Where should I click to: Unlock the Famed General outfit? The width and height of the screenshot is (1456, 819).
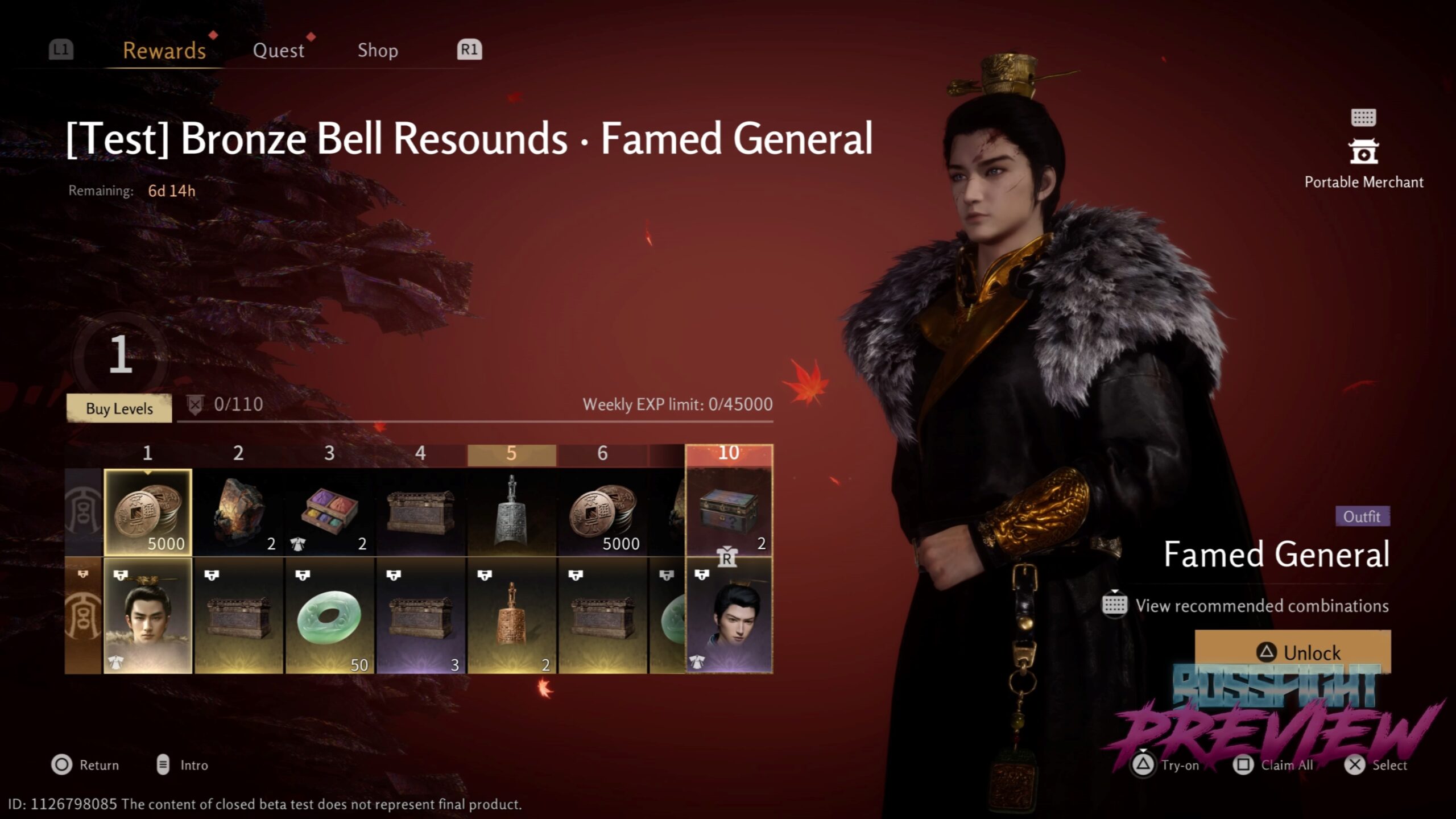point(1292,652)
